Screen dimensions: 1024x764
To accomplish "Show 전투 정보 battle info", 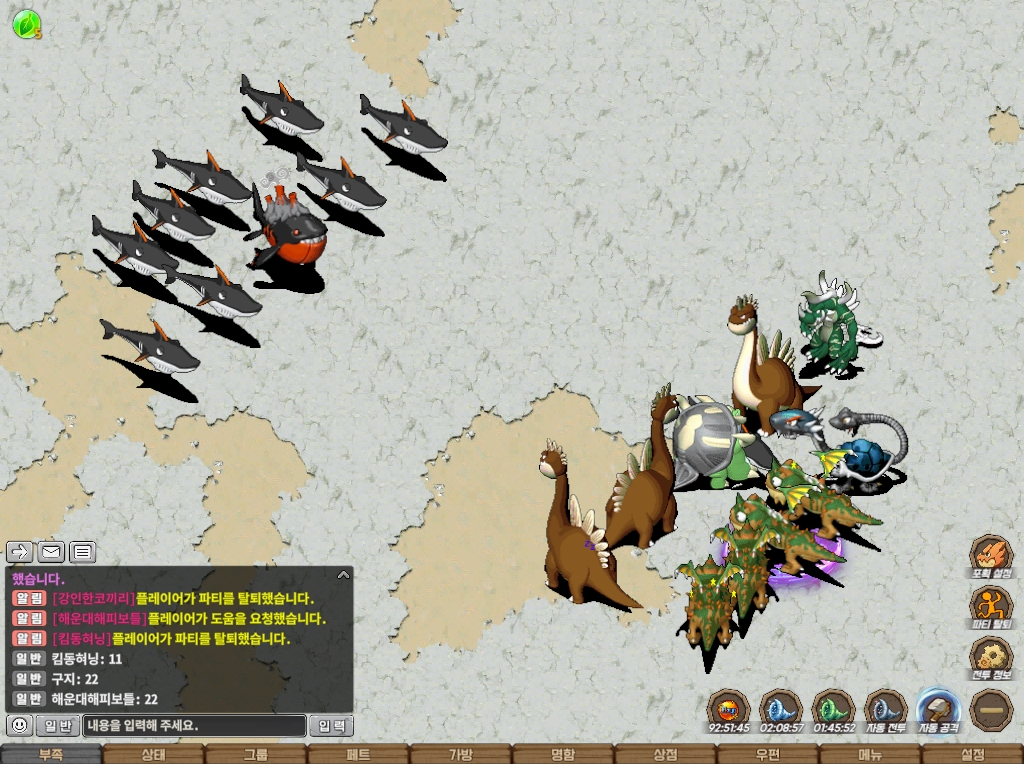I will 991,658.
